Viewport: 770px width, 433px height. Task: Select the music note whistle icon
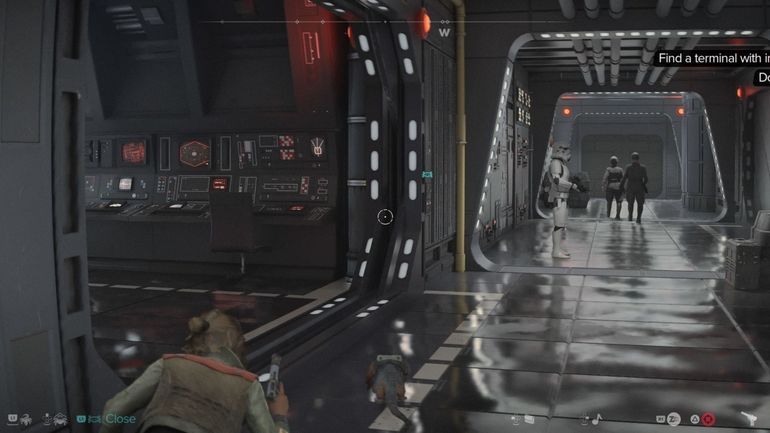(x=597, y=419)
